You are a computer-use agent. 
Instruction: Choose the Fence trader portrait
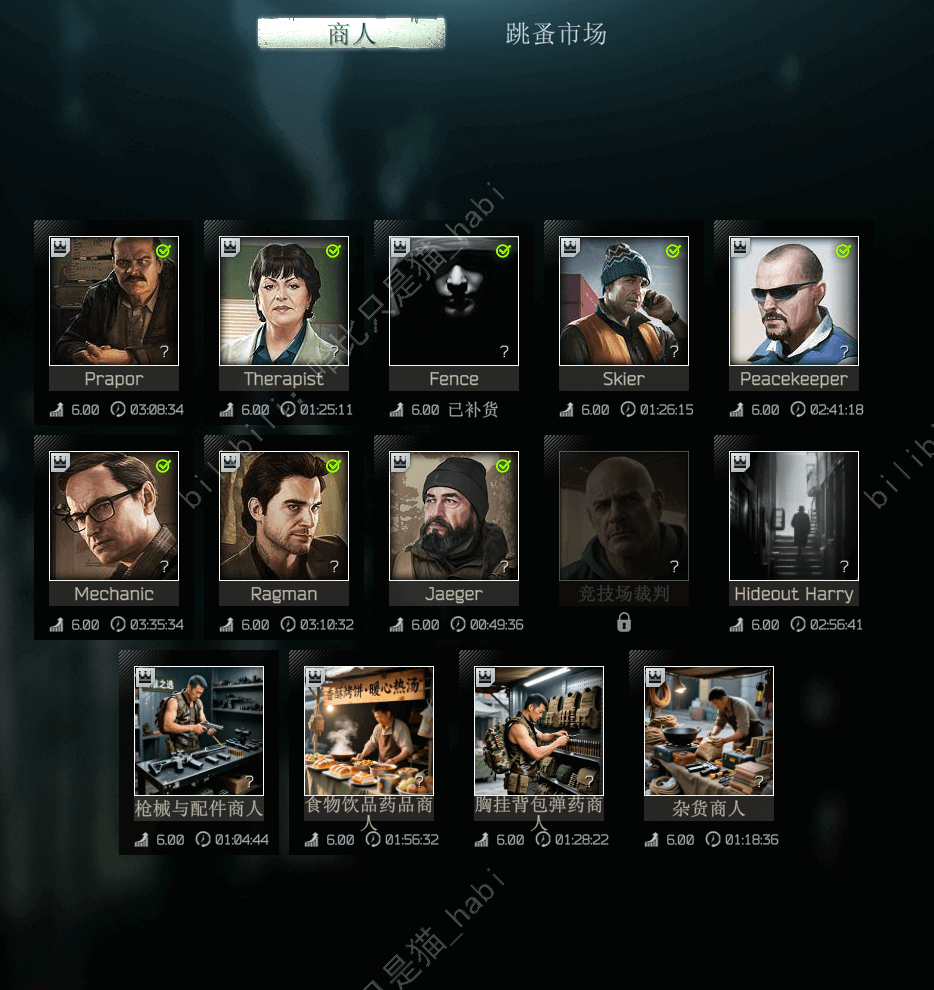(x=454, y=301)
